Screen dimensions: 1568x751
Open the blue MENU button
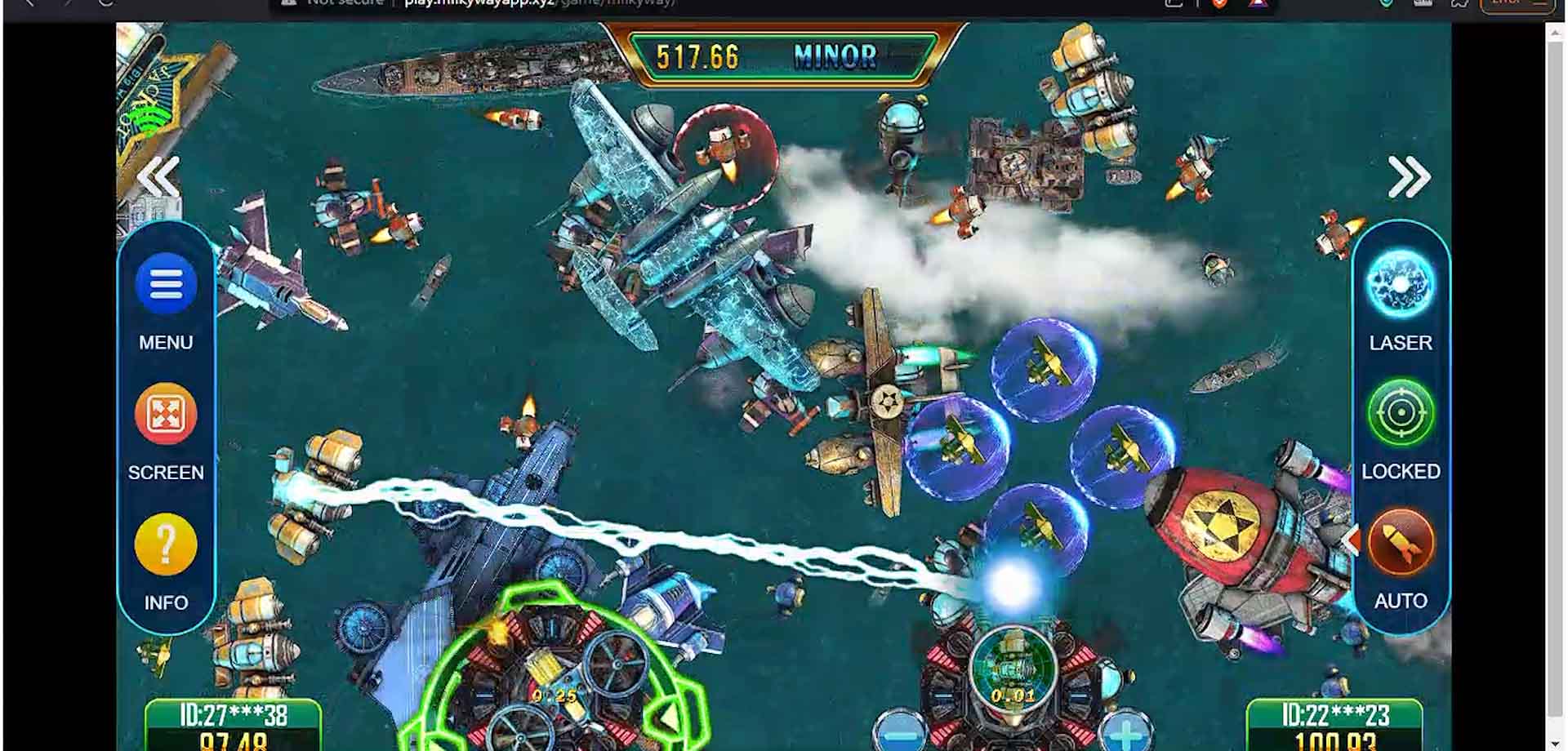pos(166,286)
